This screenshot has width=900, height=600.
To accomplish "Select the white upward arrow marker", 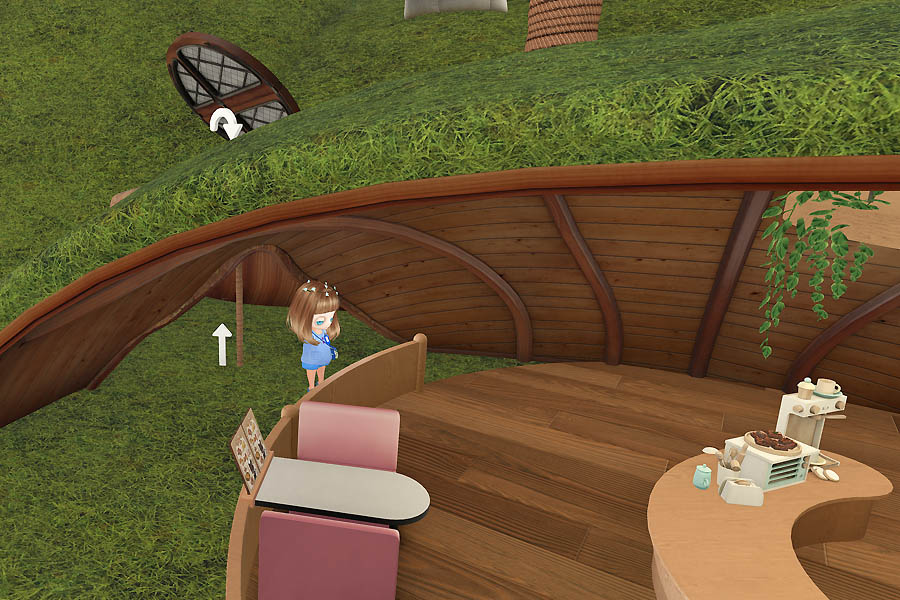I will 222,343.
